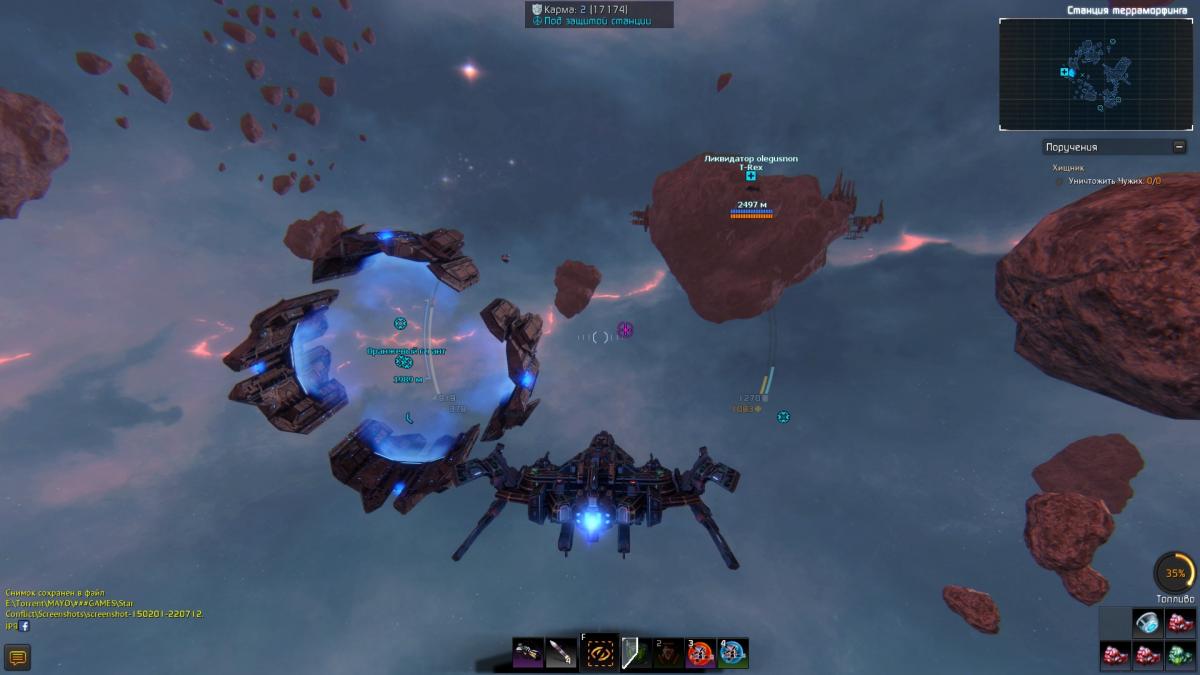Share the screenshot via Facebook icon

(x=24, y=625)
